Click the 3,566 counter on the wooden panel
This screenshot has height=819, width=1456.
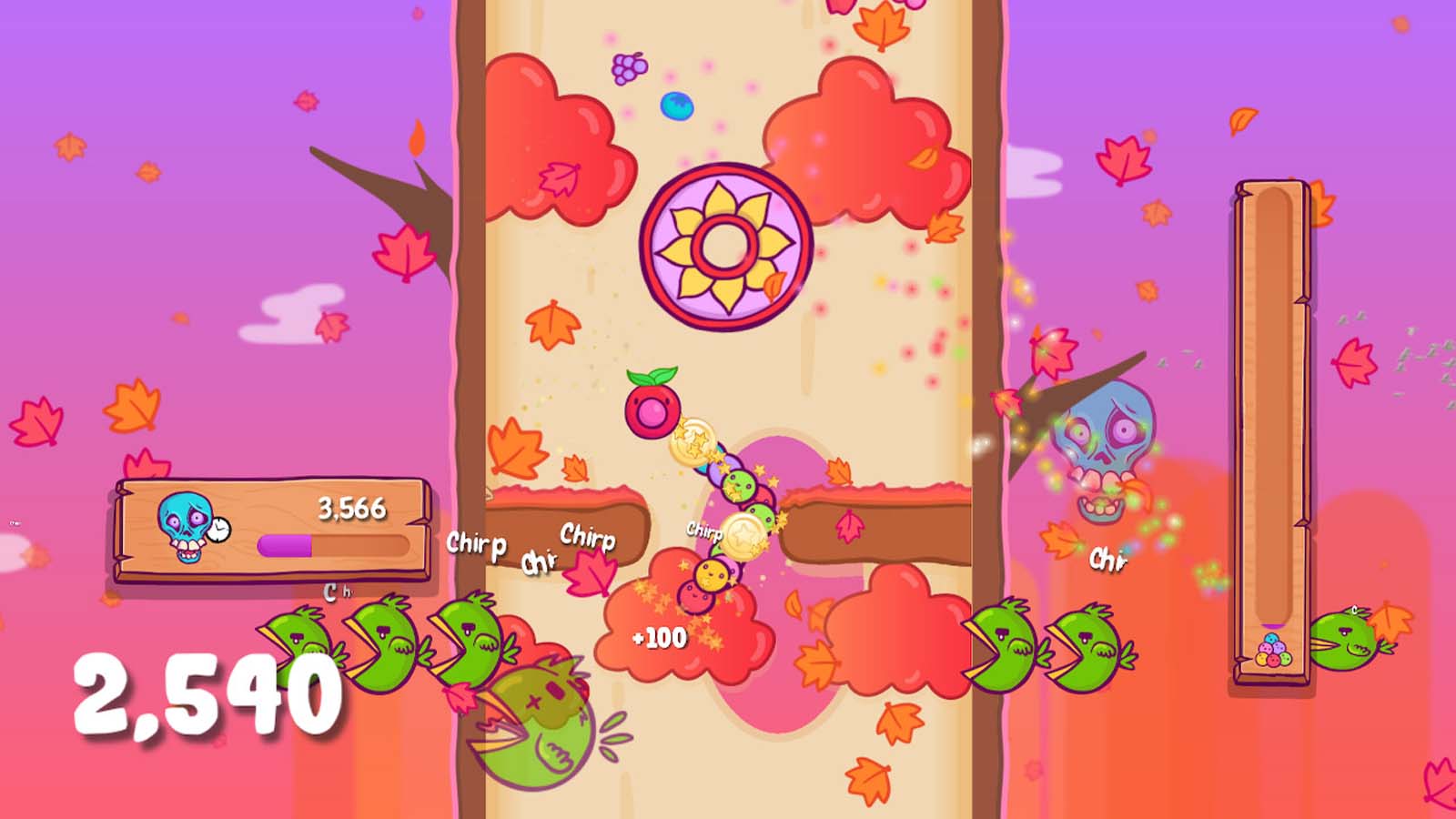[x=353, y=508]
